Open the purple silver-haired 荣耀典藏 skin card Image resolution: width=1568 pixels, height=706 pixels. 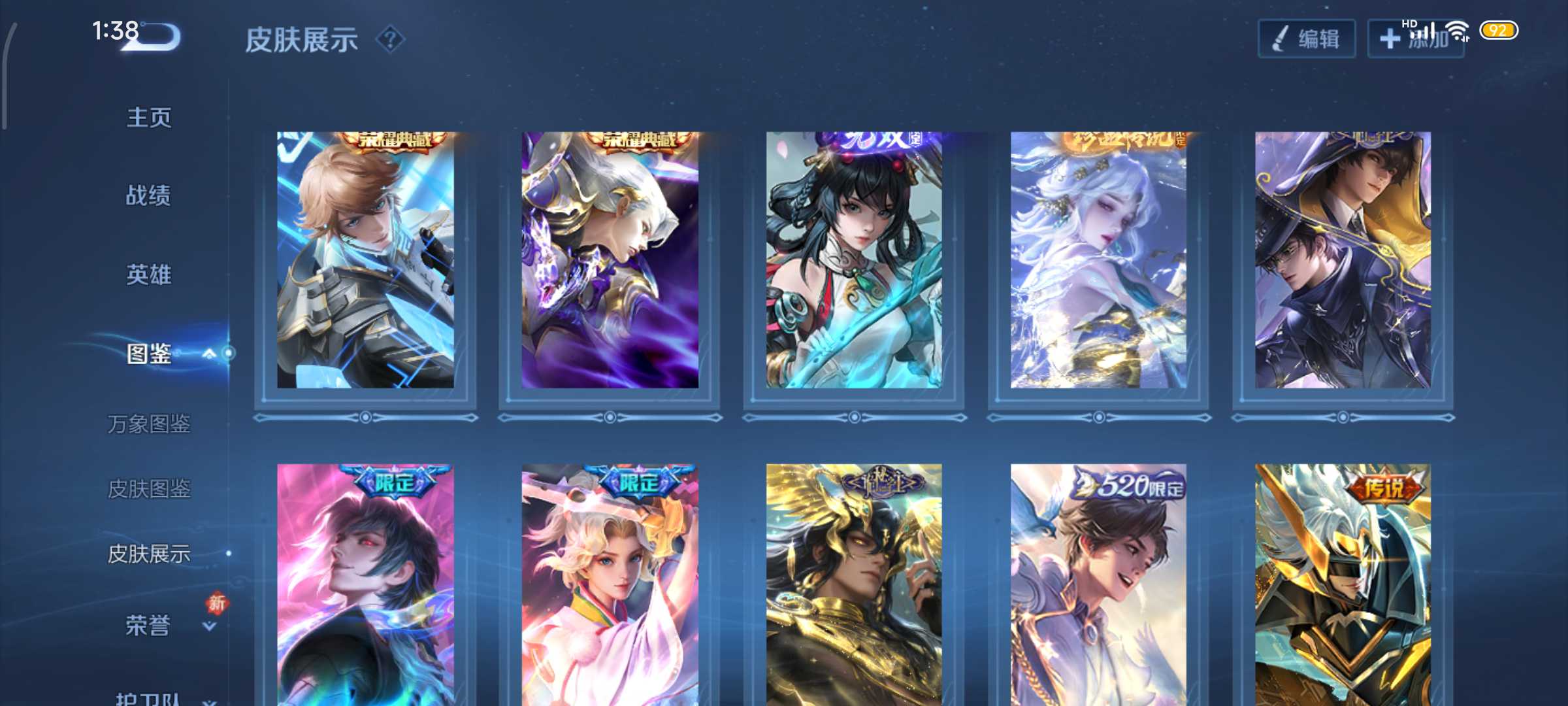(610, 260)
